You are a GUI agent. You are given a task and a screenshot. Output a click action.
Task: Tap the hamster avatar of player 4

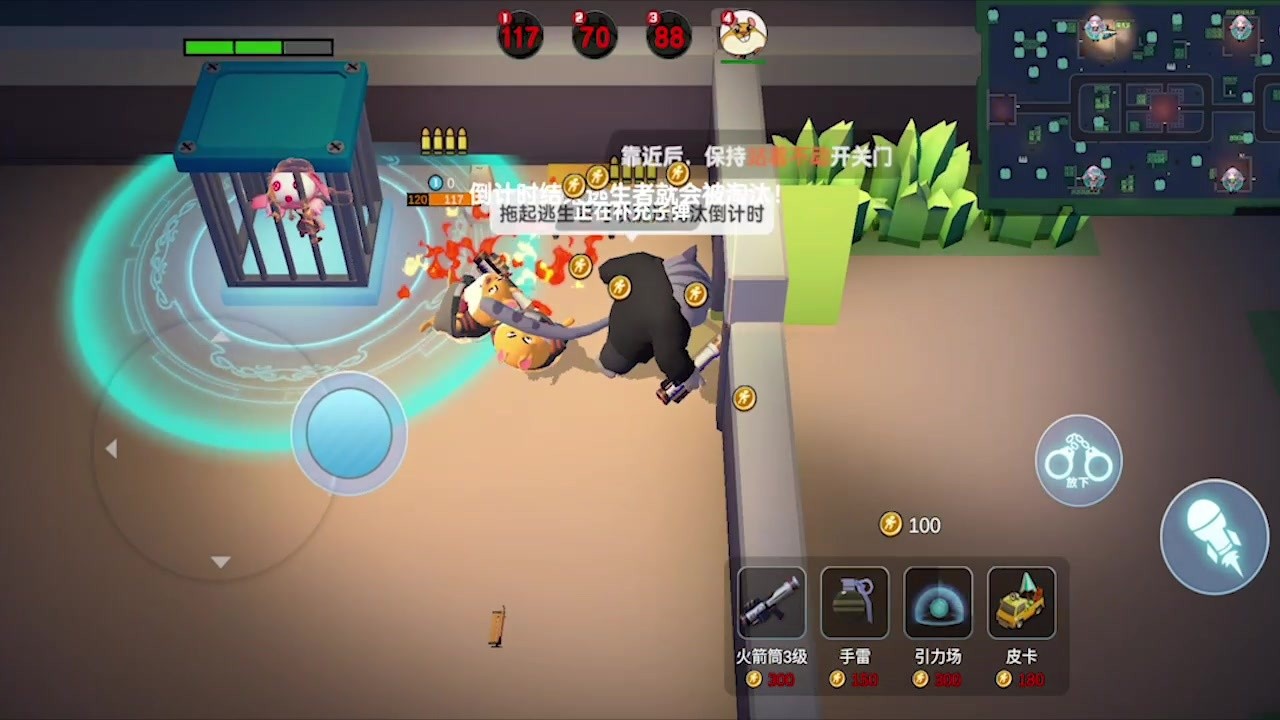point(741,33)
